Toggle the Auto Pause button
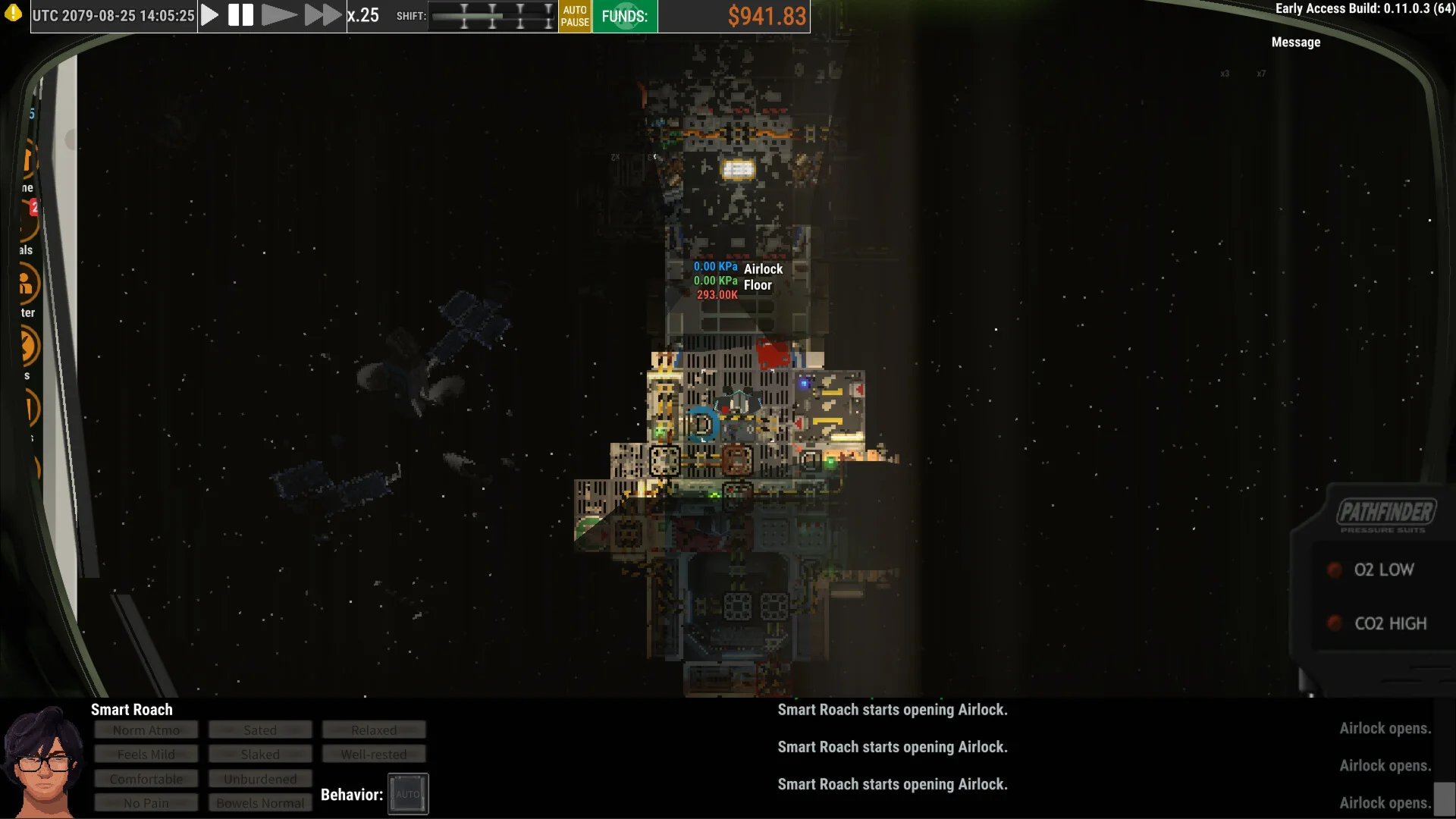The height and width of the screenshot is (819, 1456). pyautogui.click(x=575, y=16)
